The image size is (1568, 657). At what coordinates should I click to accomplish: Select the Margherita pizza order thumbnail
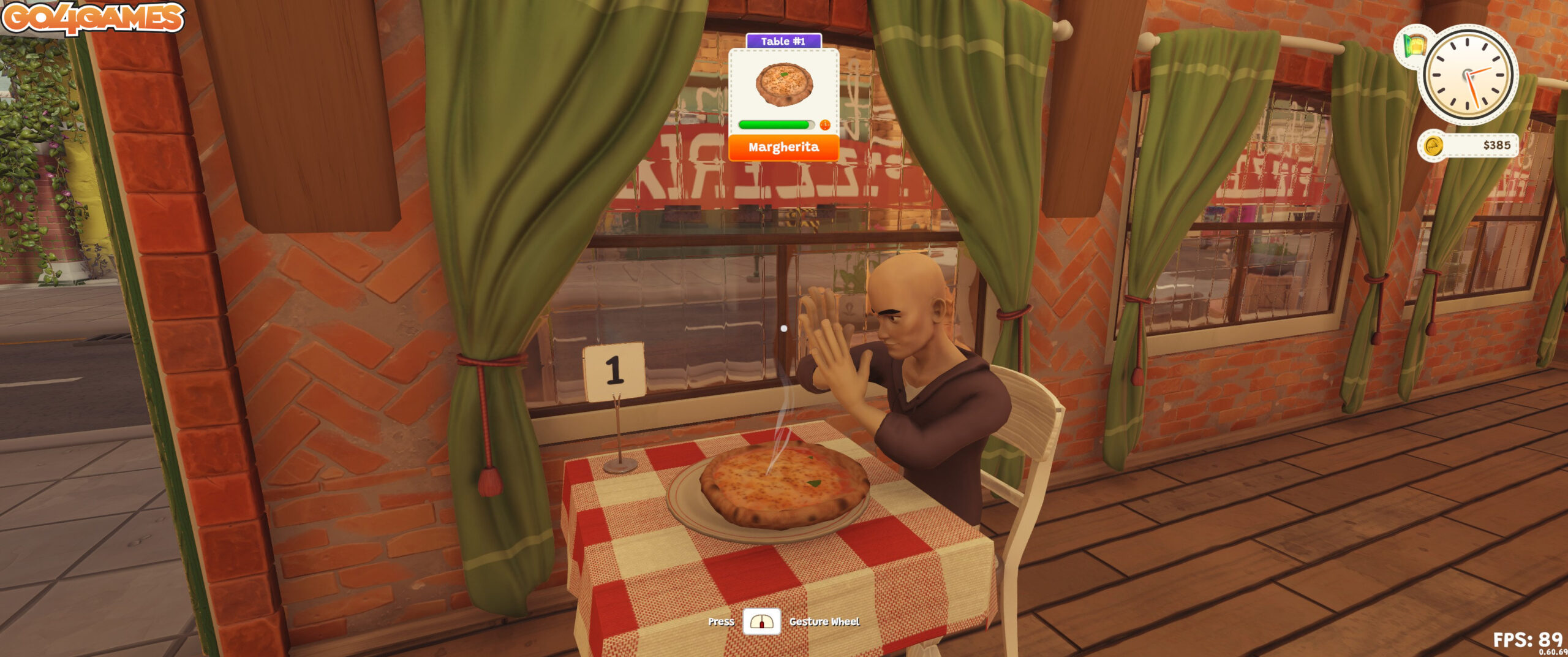(x=784, y=85)
